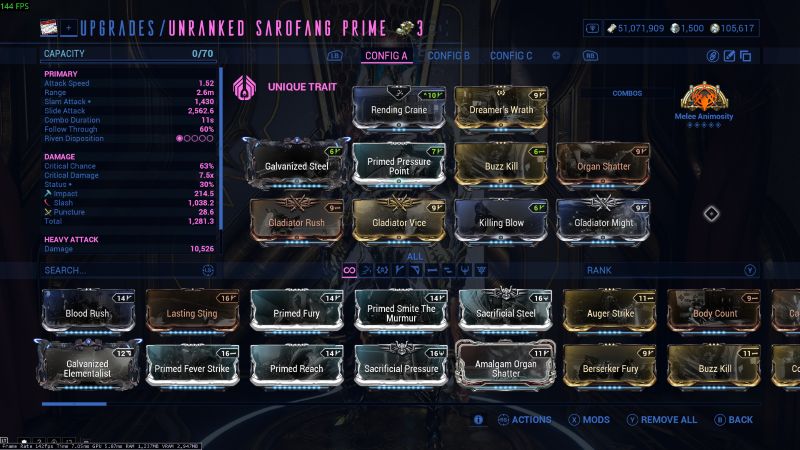
Task: Go back with the Back button
Action: click(733, 420)
